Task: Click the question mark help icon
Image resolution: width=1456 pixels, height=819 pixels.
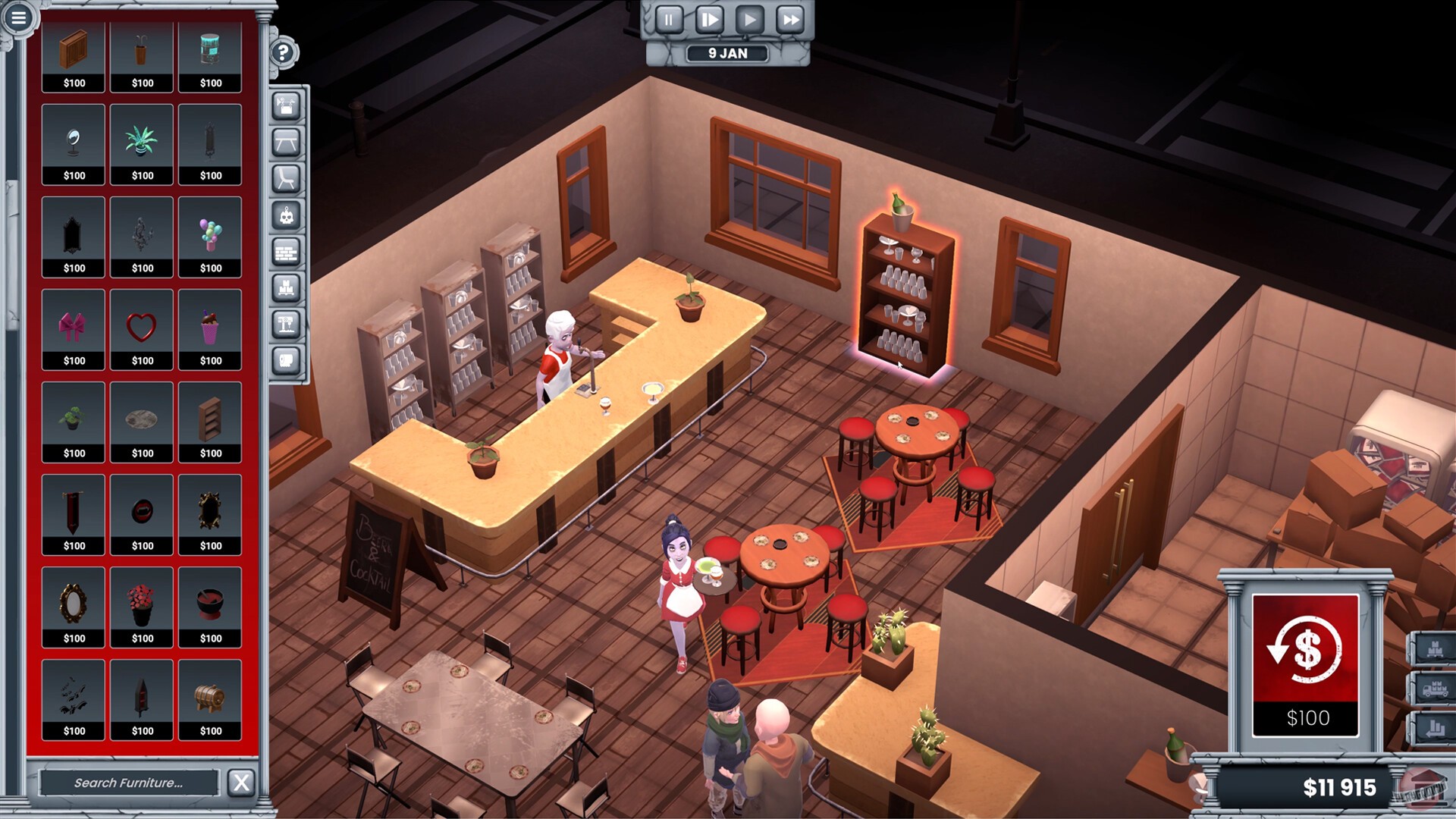Action: coord(283,52)
